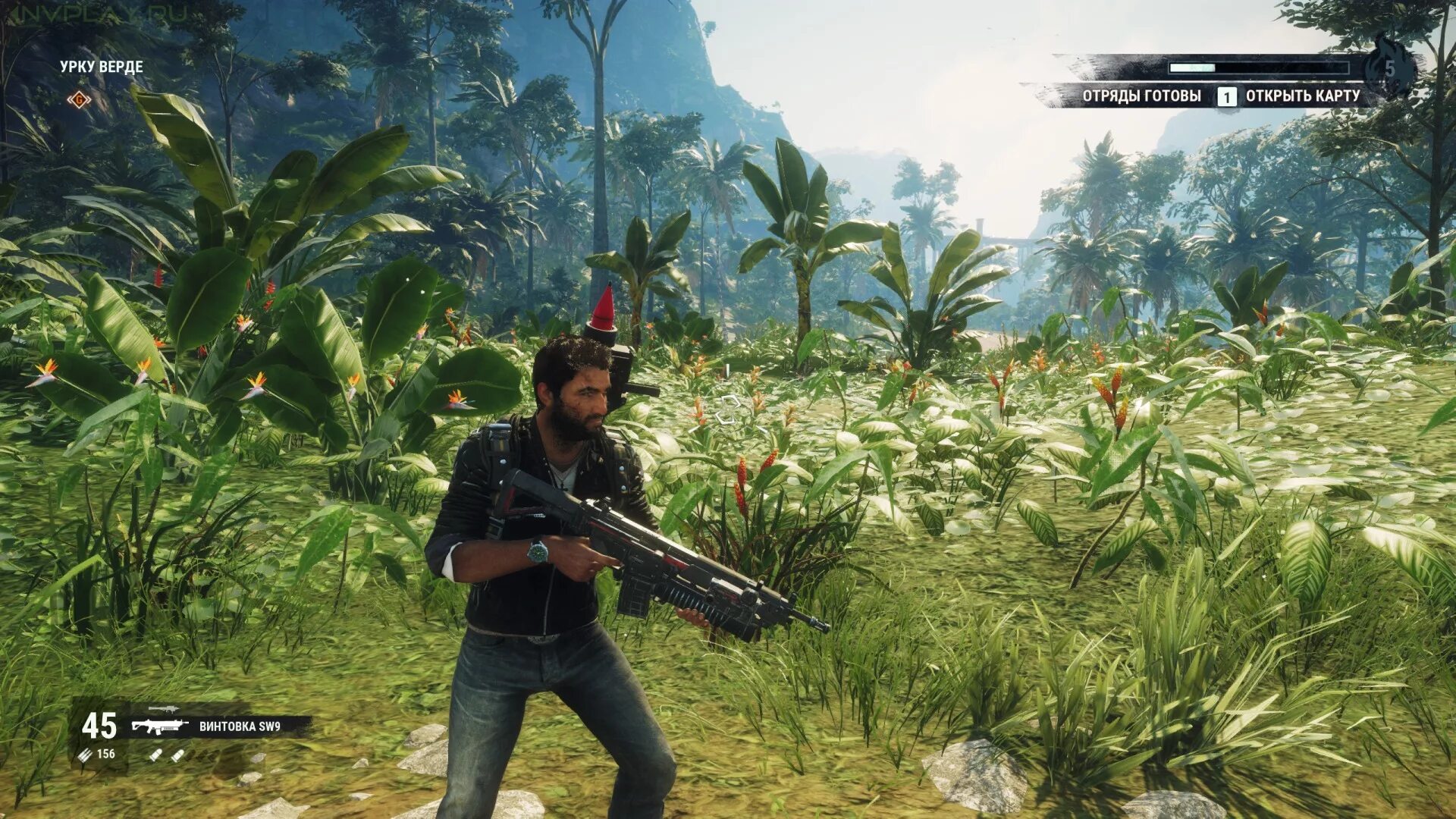Select the Отряды готовы notification

pos(1141,96)
